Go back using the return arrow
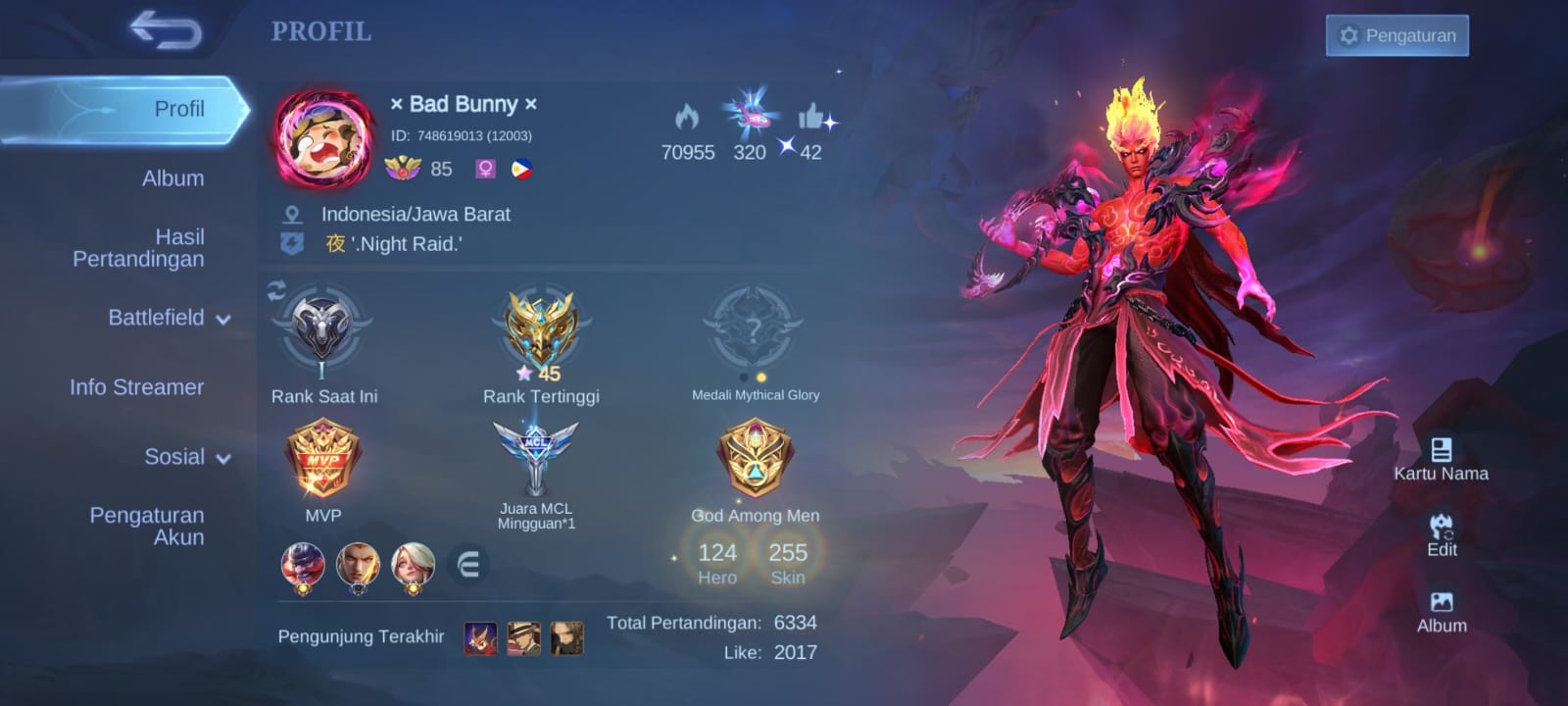 [x=166, y=30]
